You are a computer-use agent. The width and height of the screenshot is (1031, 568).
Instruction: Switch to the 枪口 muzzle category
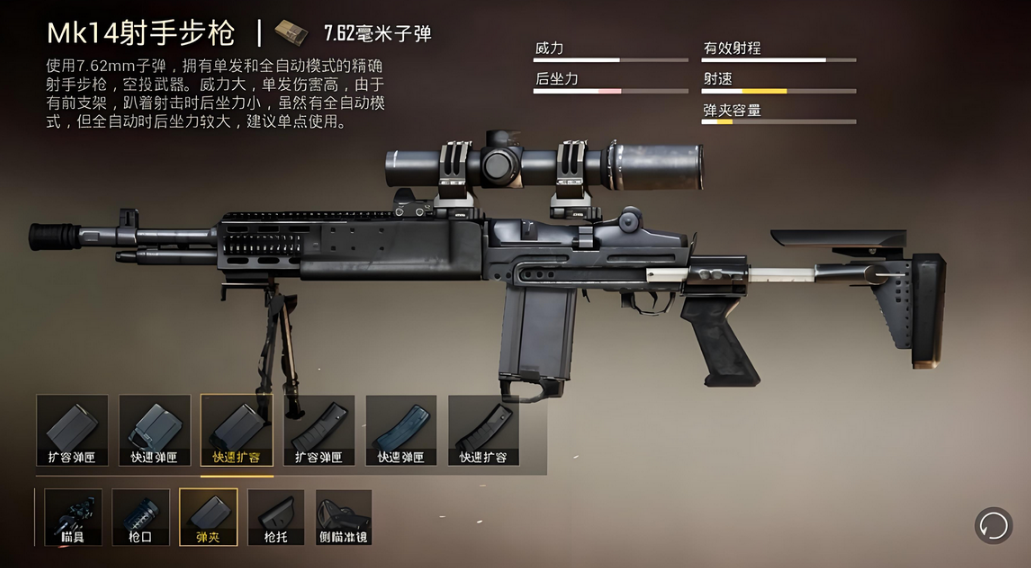coord(141,517)
